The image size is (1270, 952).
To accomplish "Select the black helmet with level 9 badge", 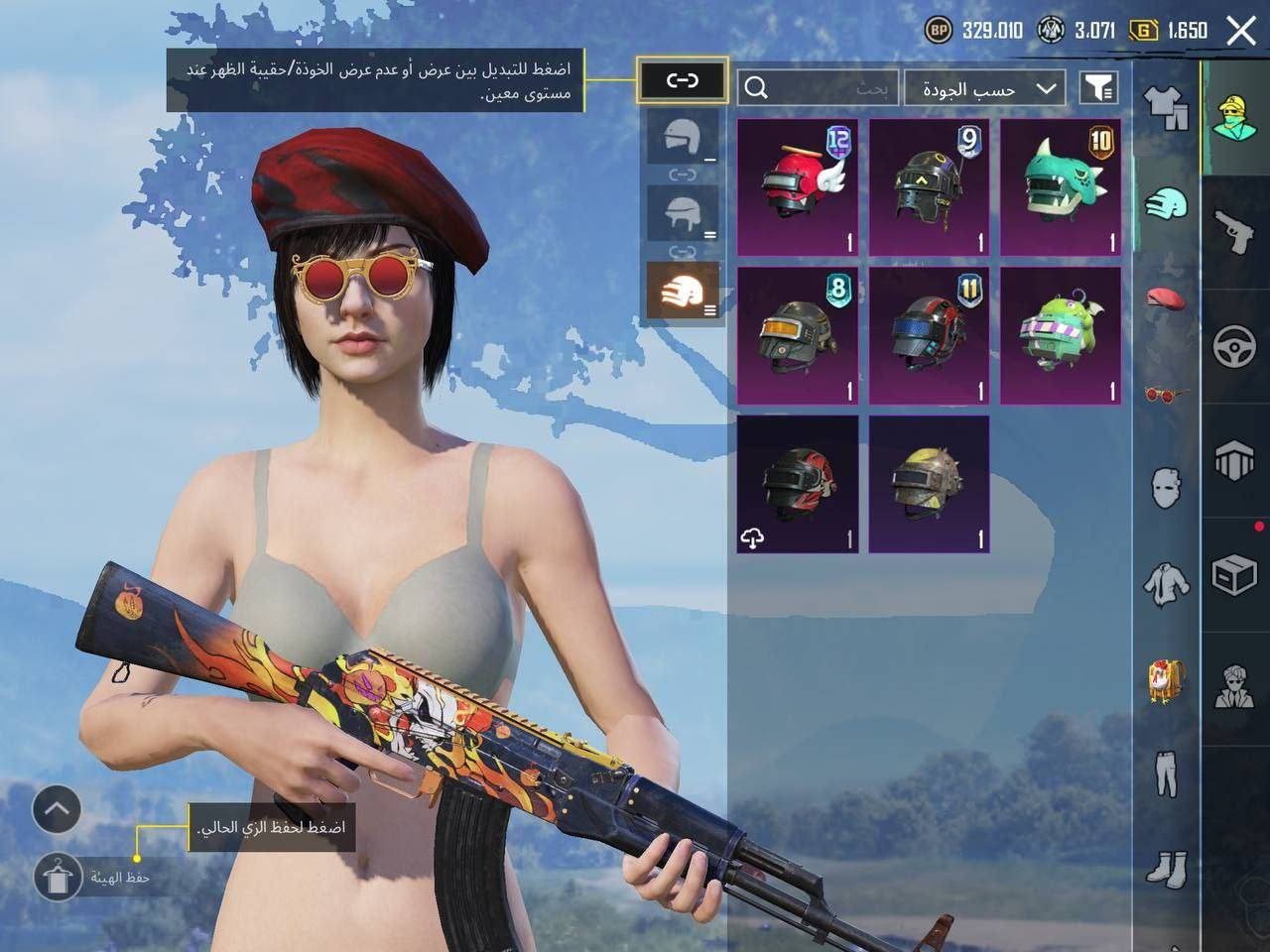I will pyautogui.click(x=929, y=187).
